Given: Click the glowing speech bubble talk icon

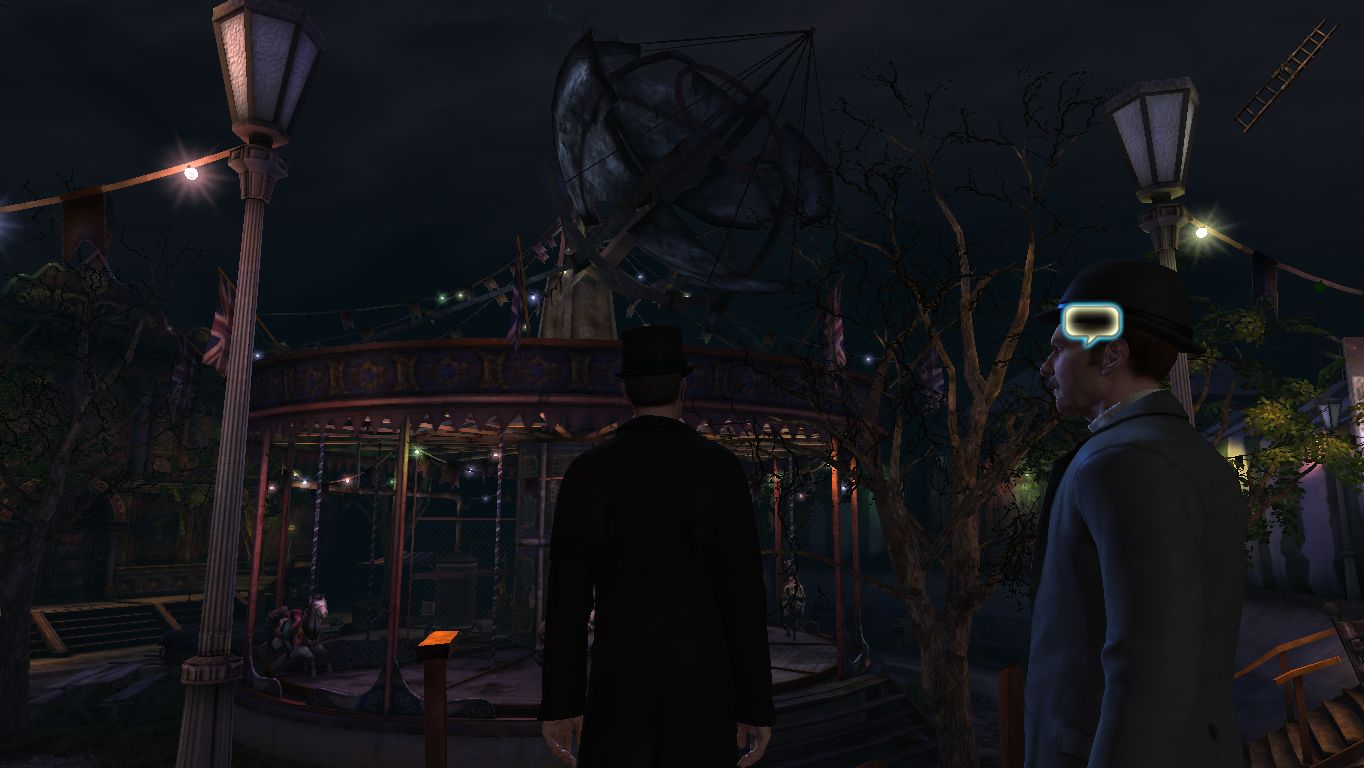Looking at the screenshot, I should [x=1091, y=322].
